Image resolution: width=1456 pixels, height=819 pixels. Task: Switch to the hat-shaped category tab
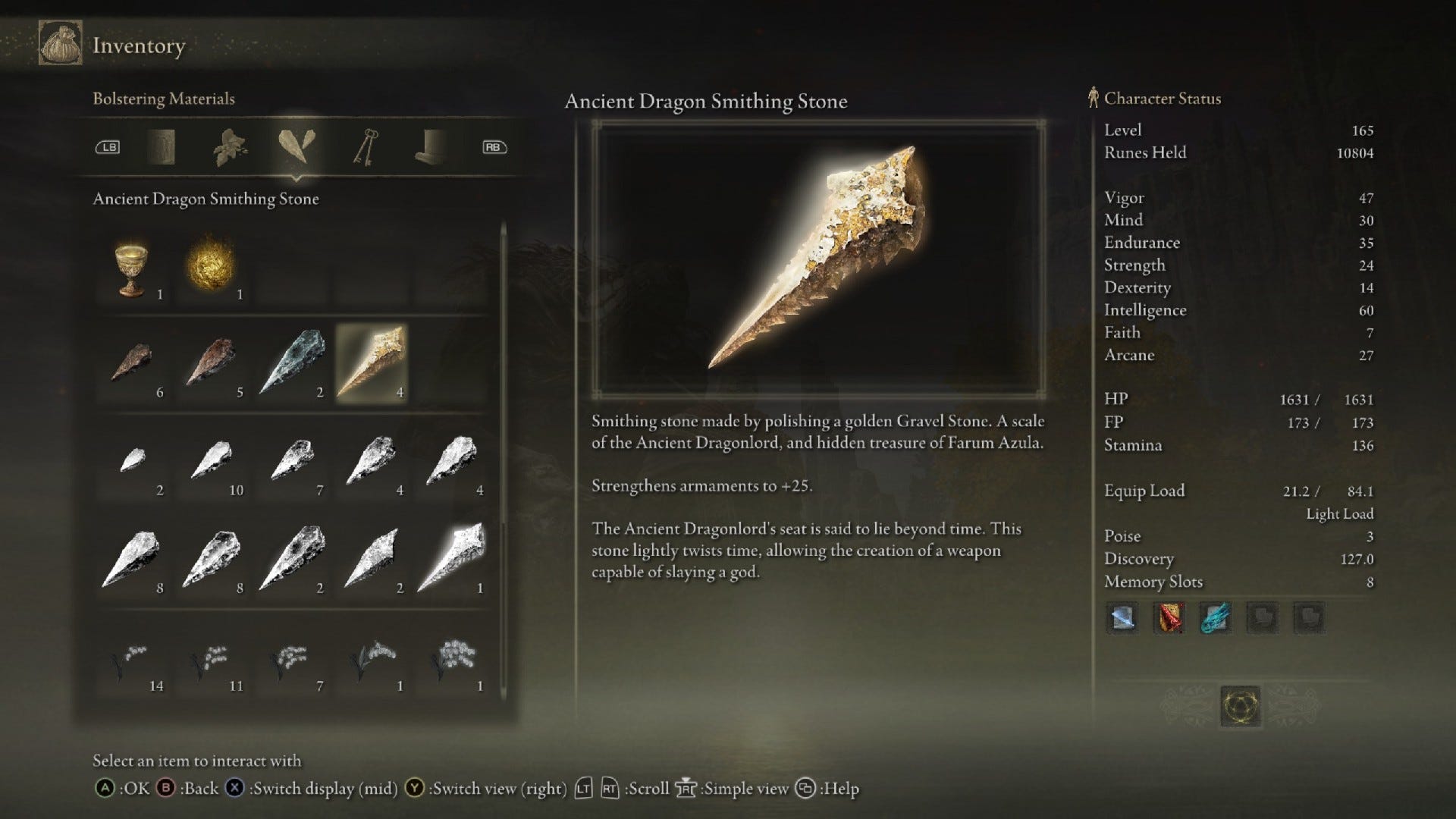click(431, 147)
